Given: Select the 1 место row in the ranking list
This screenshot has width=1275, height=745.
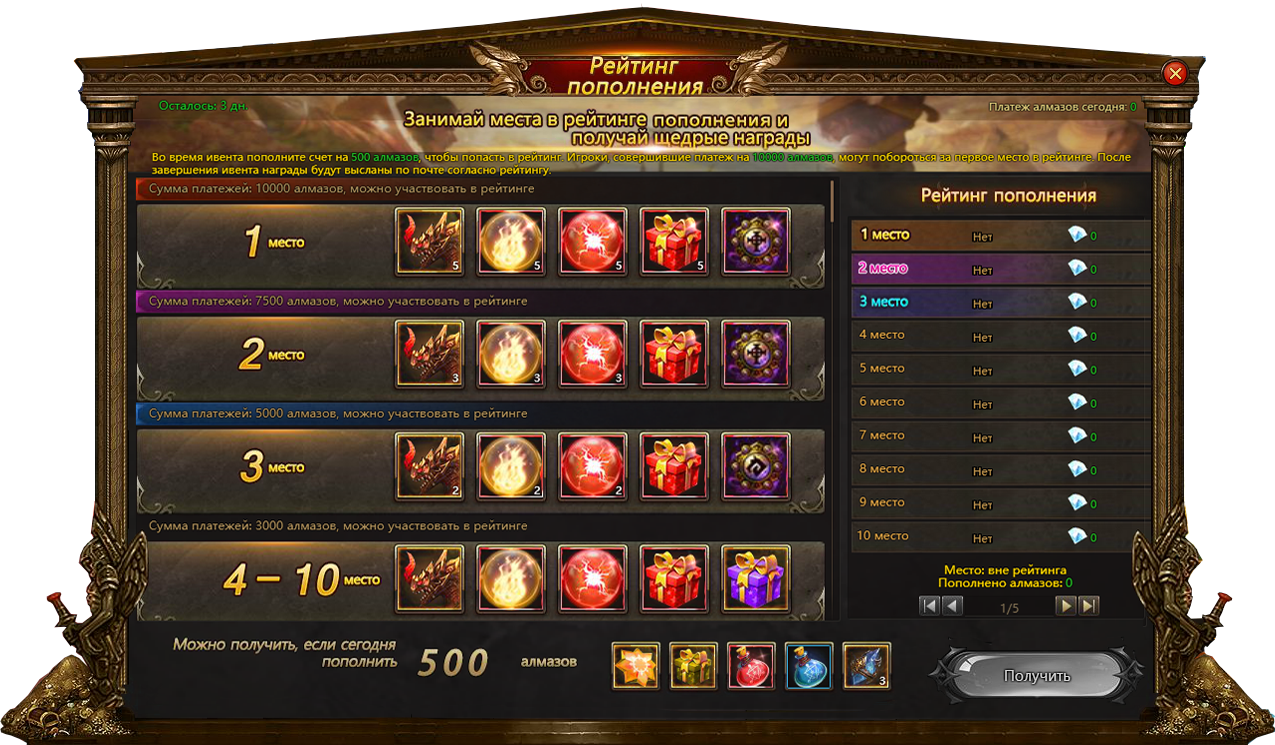Looking at the screenshot, I should (x=1000, y=235).
